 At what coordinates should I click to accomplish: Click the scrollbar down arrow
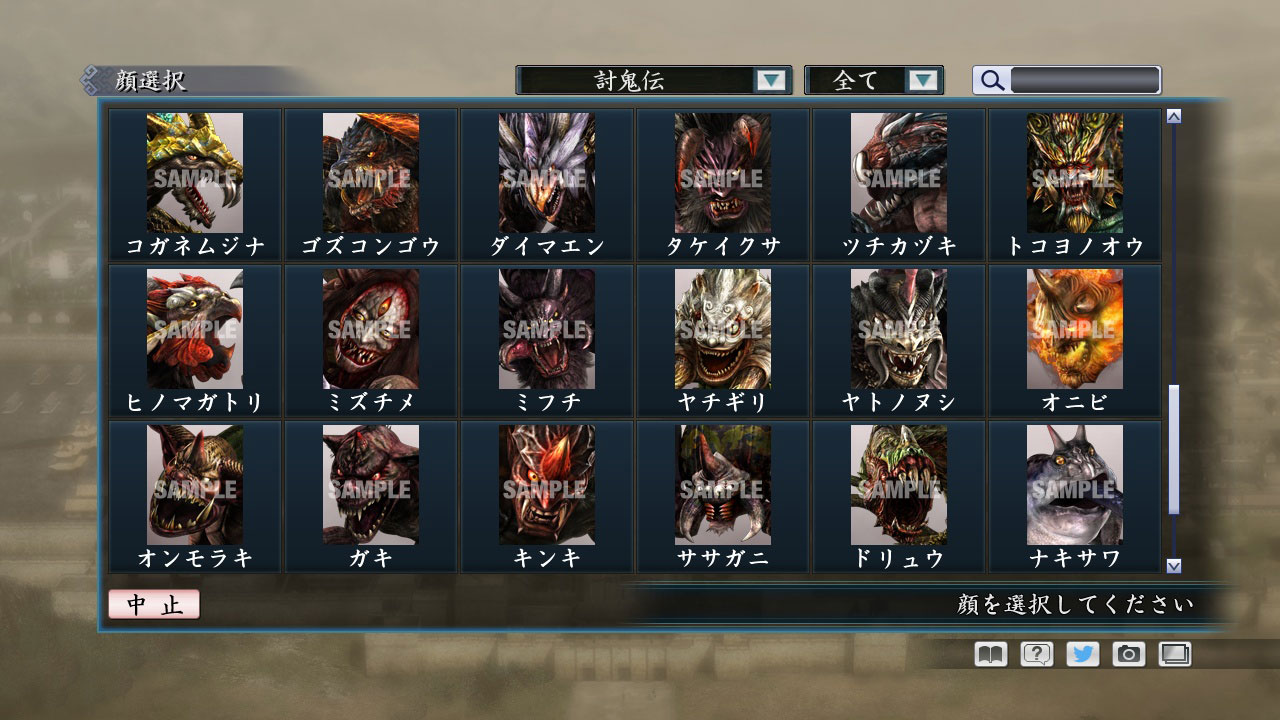click(1173, 565)
